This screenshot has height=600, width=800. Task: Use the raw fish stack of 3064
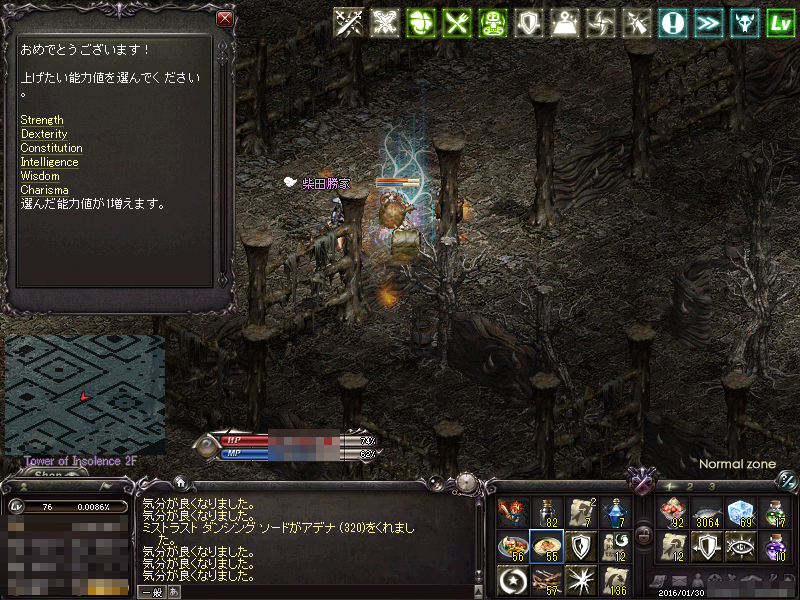706,512
